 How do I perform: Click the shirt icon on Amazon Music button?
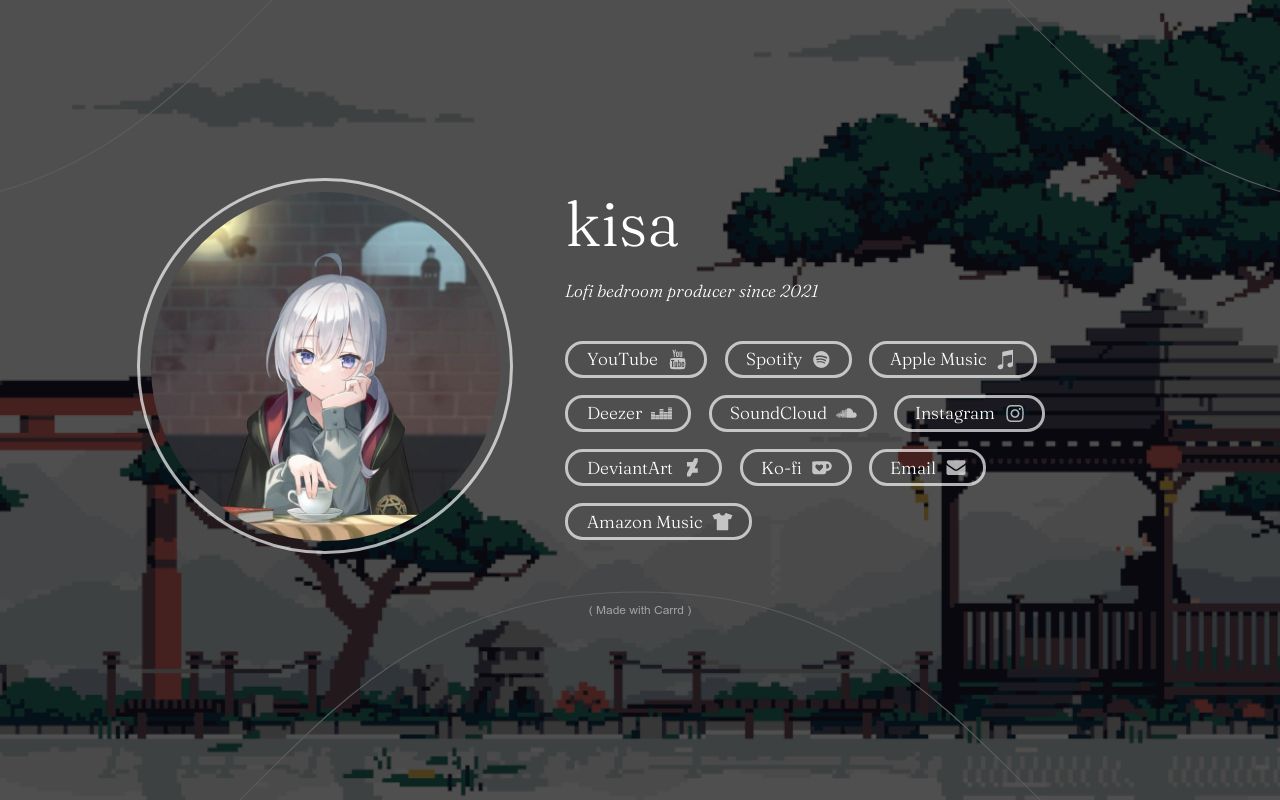(725, 521)
